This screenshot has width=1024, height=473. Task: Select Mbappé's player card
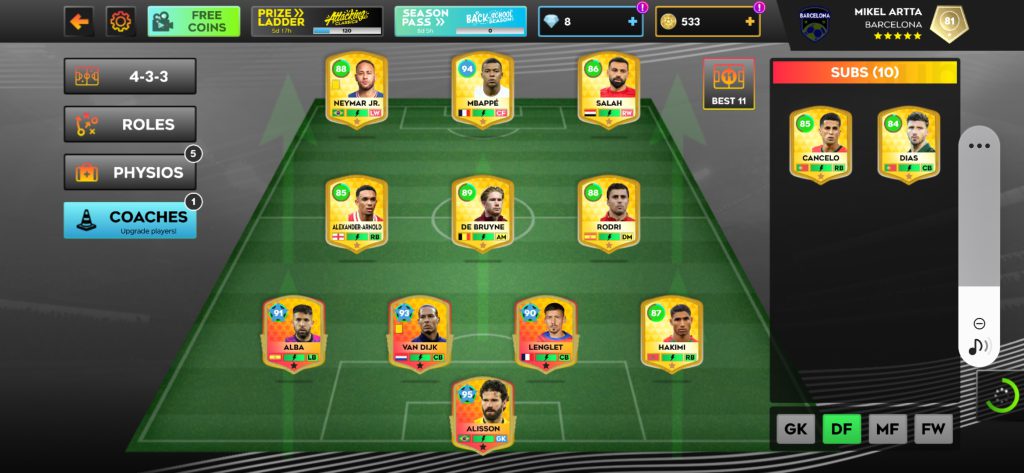point(482,89)
